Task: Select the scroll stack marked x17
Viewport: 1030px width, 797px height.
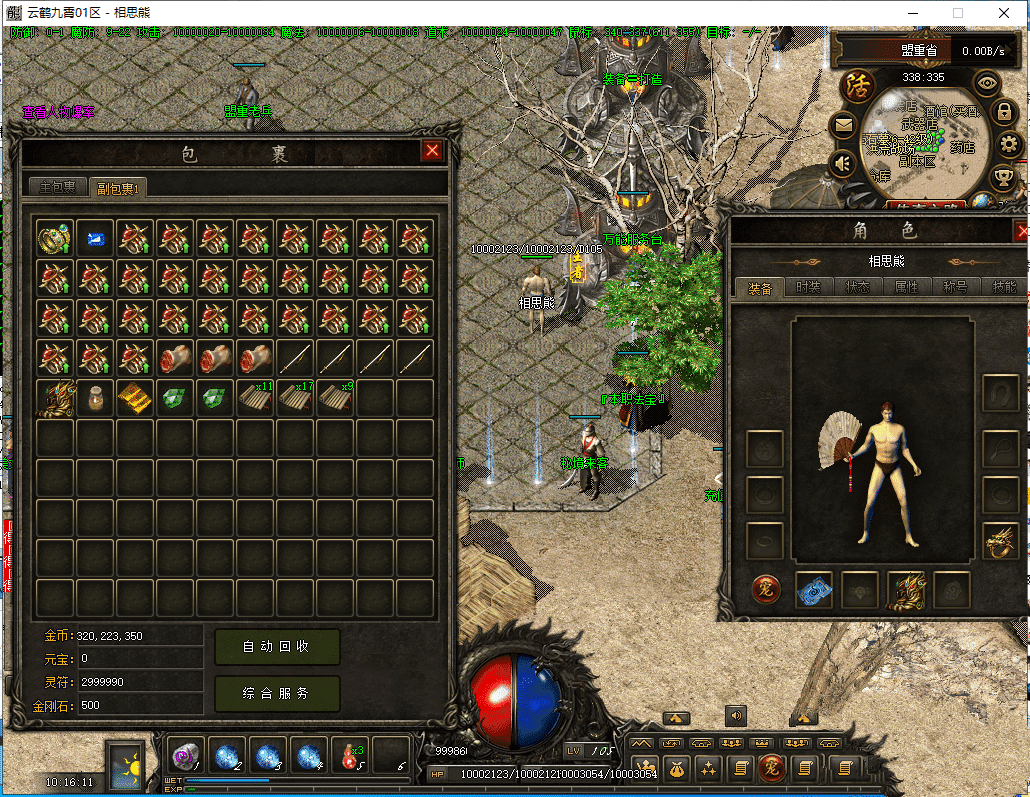Action: pos(295,398)
